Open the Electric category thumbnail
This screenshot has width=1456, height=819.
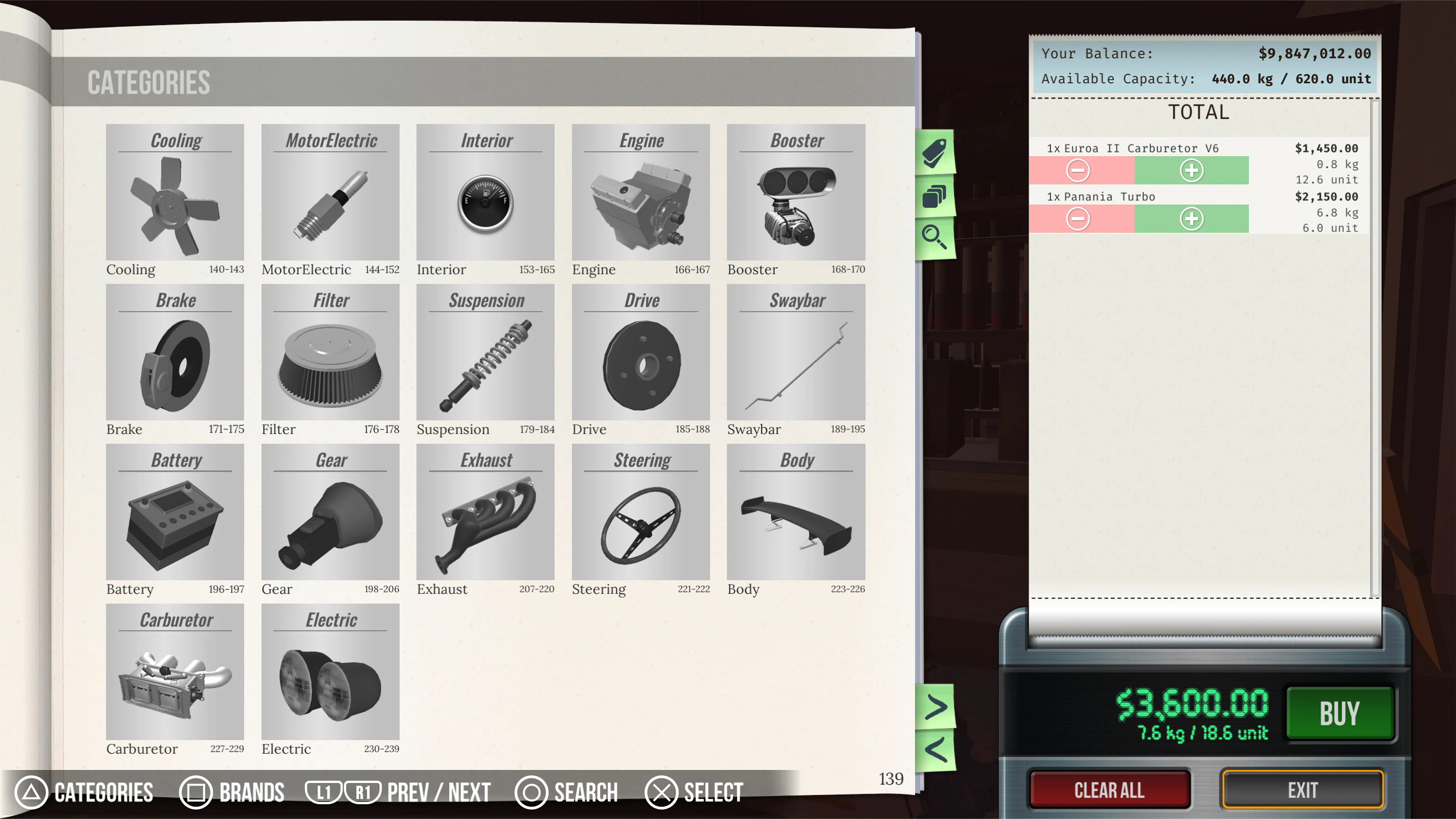pos(330,674)
